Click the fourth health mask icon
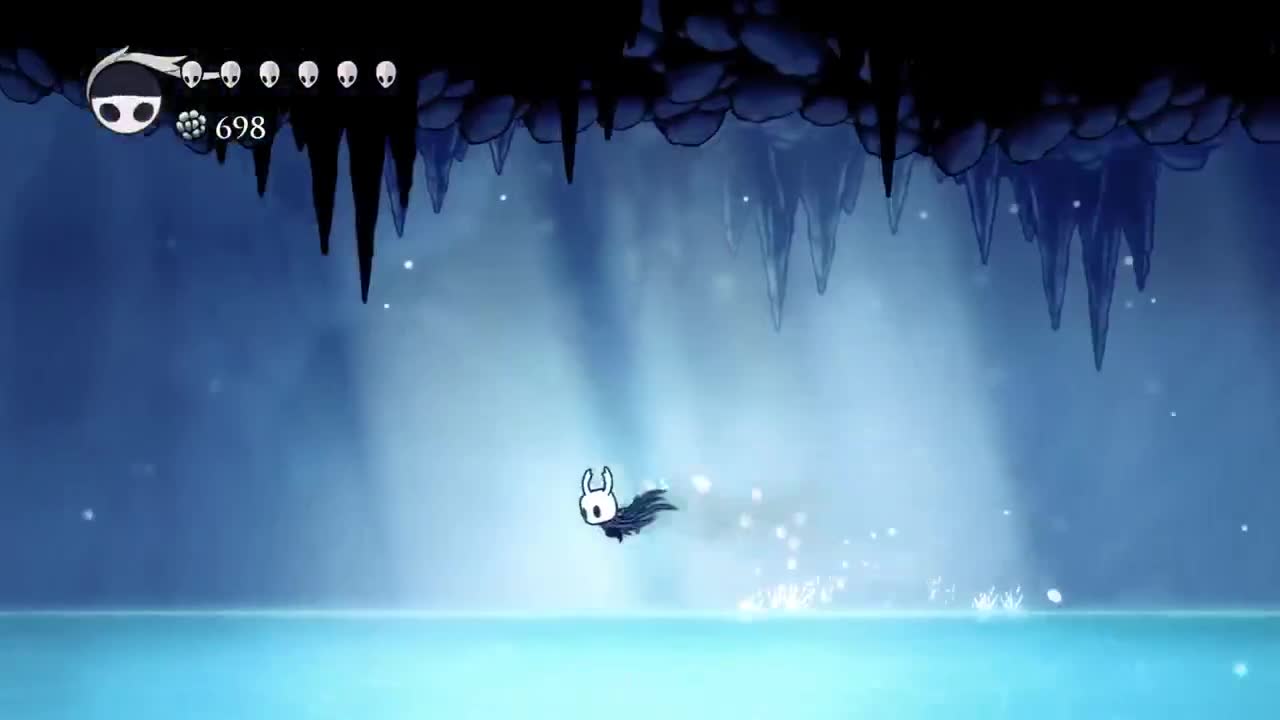1280x720 pixels. [307, 75]
